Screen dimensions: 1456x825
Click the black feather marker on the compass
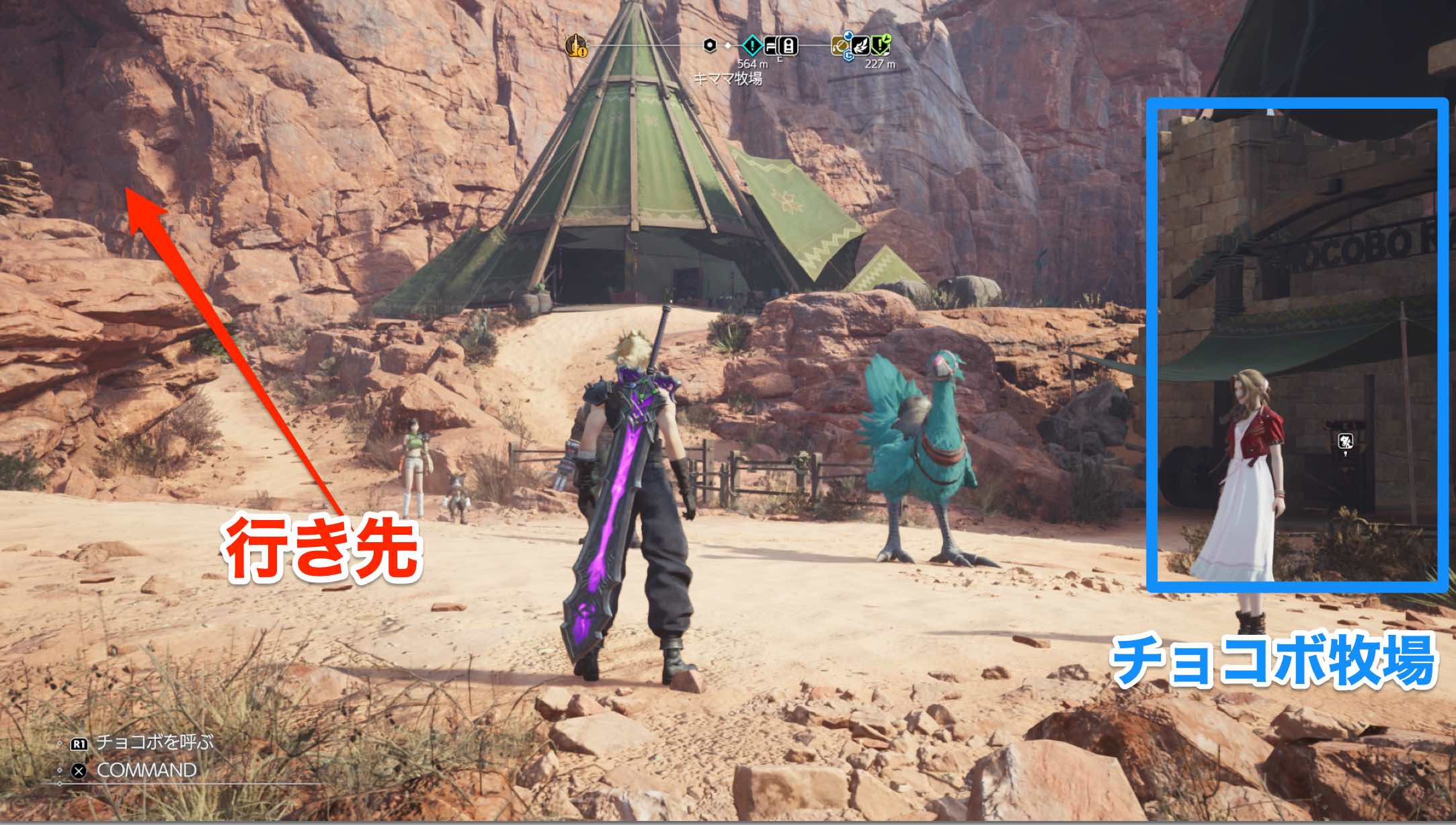point(862,44)
